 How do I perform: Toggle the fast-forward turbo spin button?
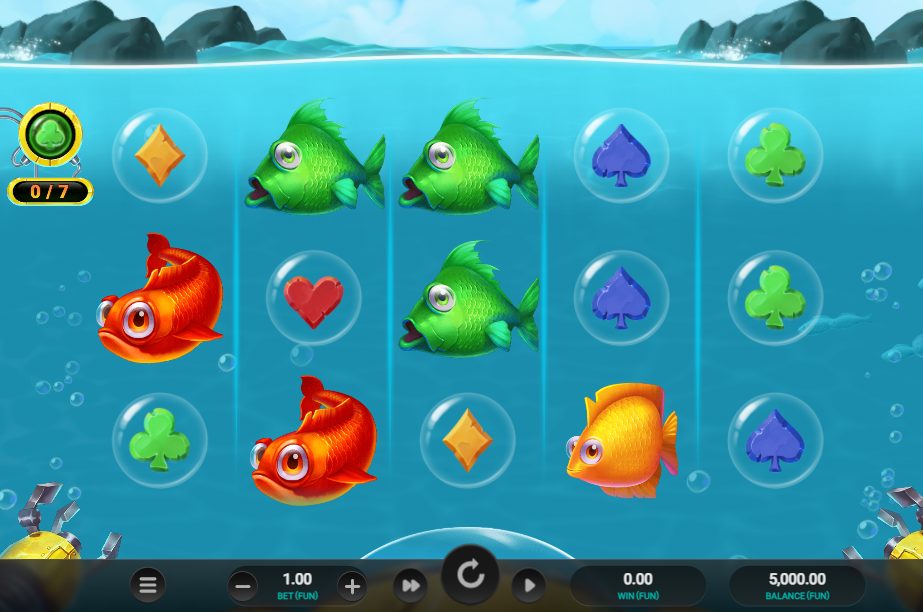click(x=409, y=585)
